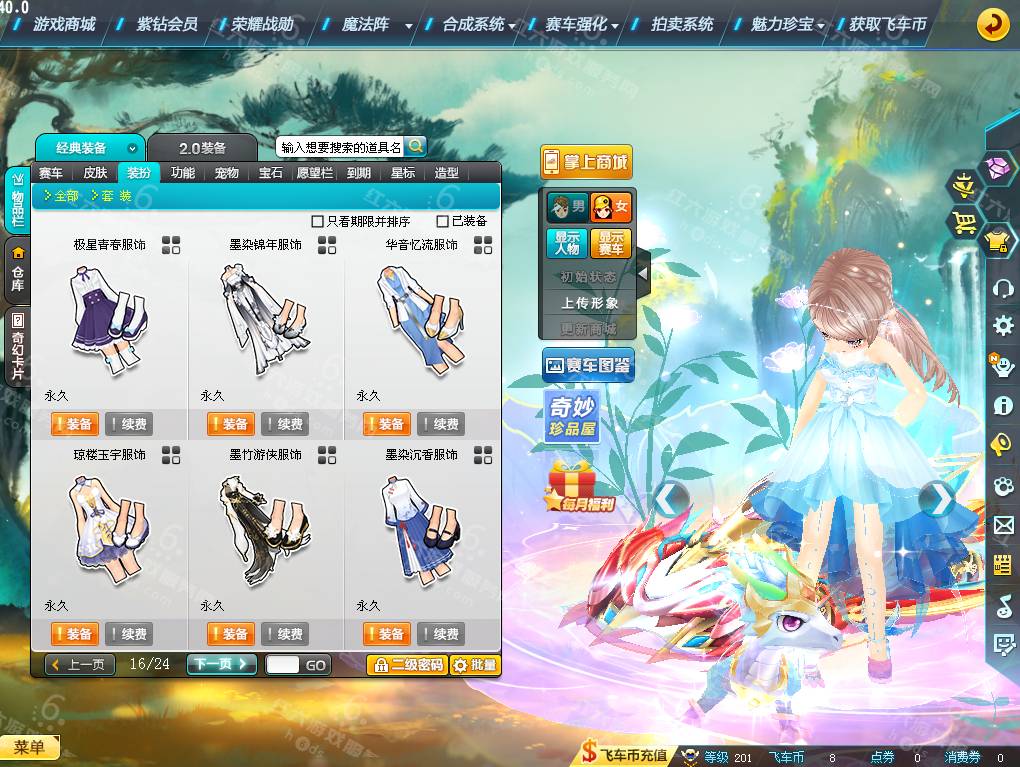Go to the next page (下一页)

pos(221,664)
